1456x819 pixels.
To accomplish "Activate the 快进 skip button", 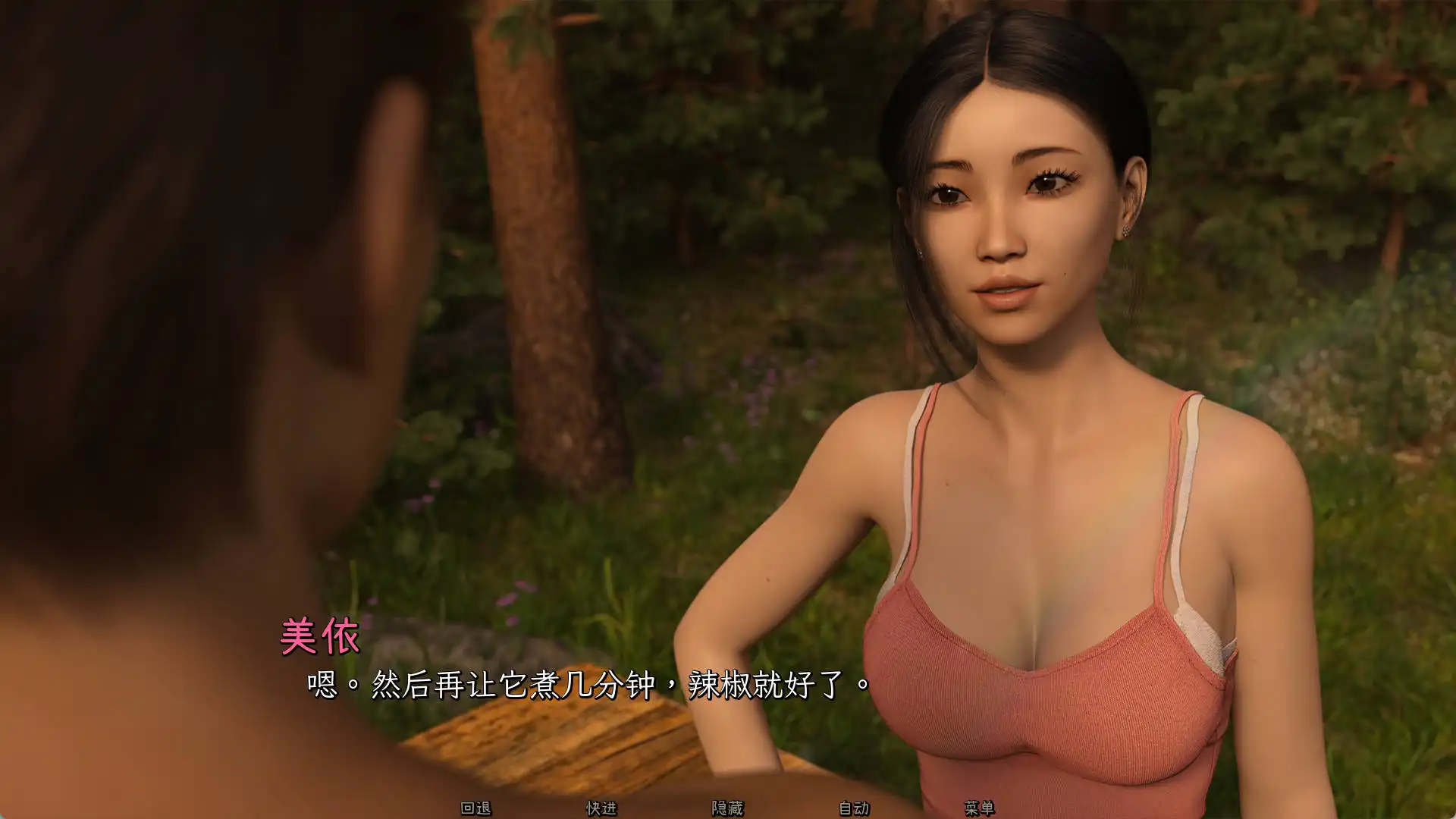I will [601, 808].
